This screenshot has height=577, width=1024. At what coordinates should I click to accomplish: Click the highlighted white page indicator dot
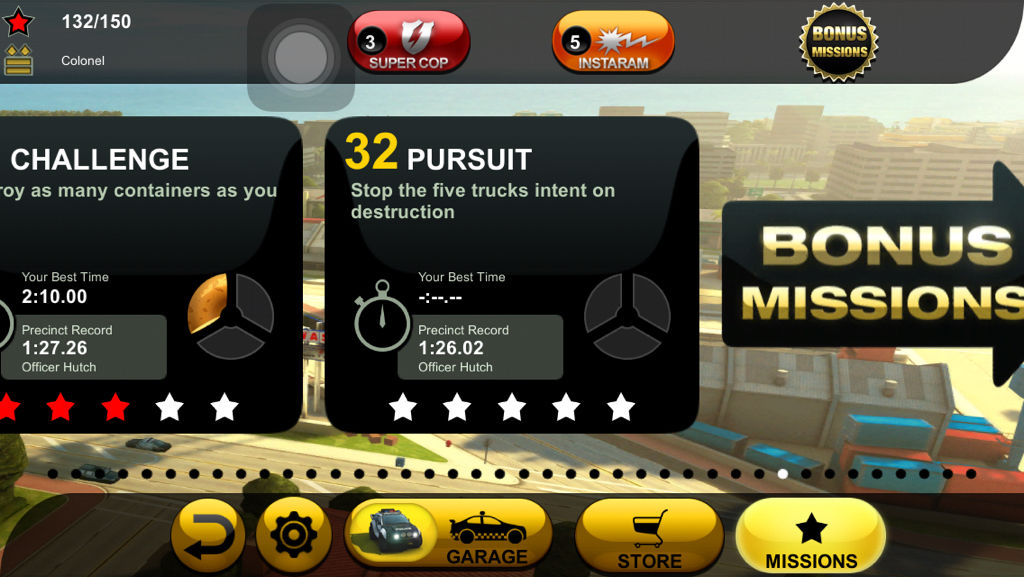coord(783,474)
